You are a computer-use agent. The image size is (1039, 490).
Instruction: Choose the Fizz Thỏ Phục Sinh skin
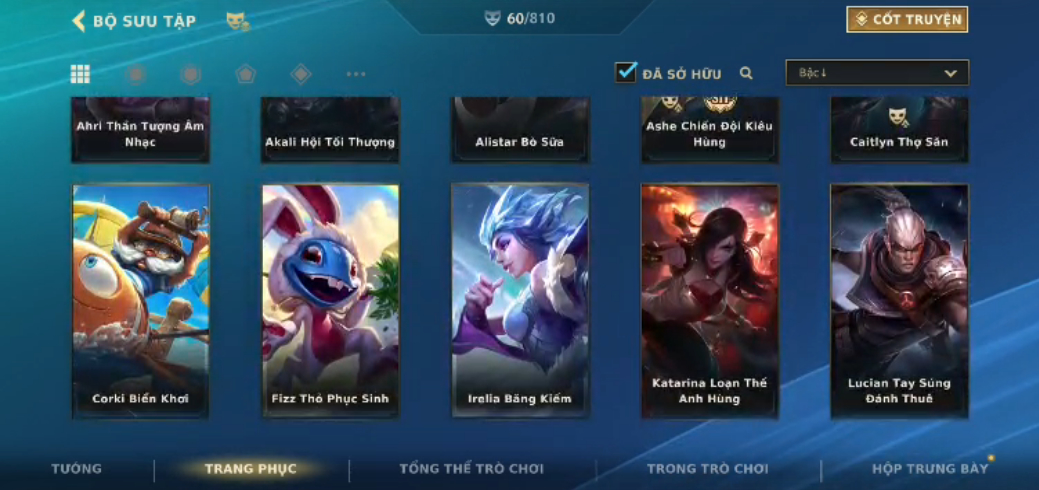point(330,300)
